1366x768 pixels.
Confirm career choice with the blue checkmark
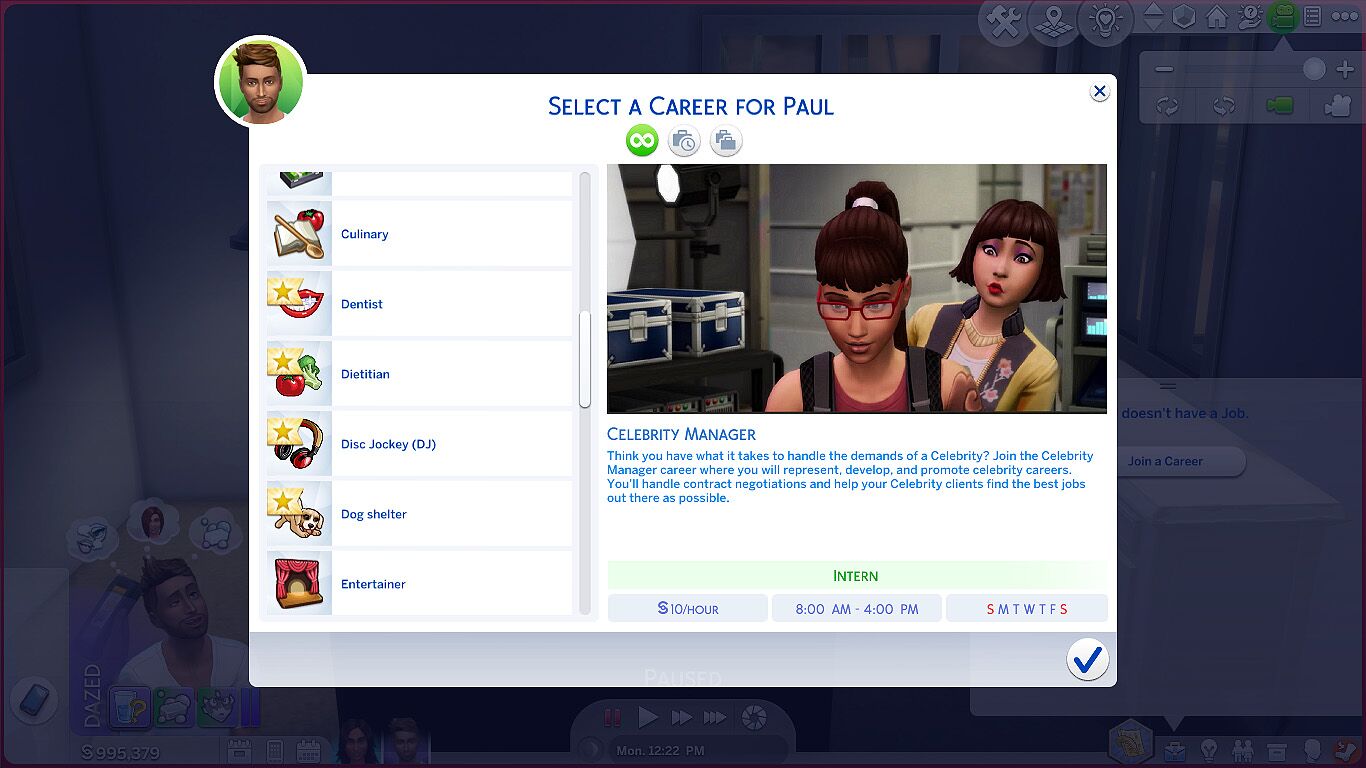(1088, 660)
